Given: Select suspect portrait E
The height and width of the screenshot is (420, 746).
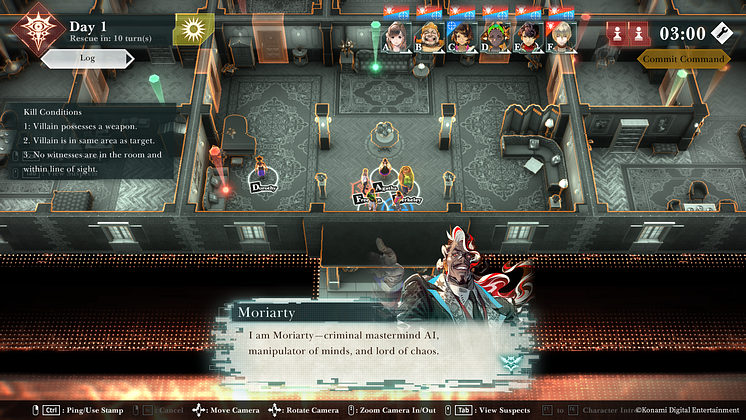Looking at the screenshot, I should click(528, 35).
